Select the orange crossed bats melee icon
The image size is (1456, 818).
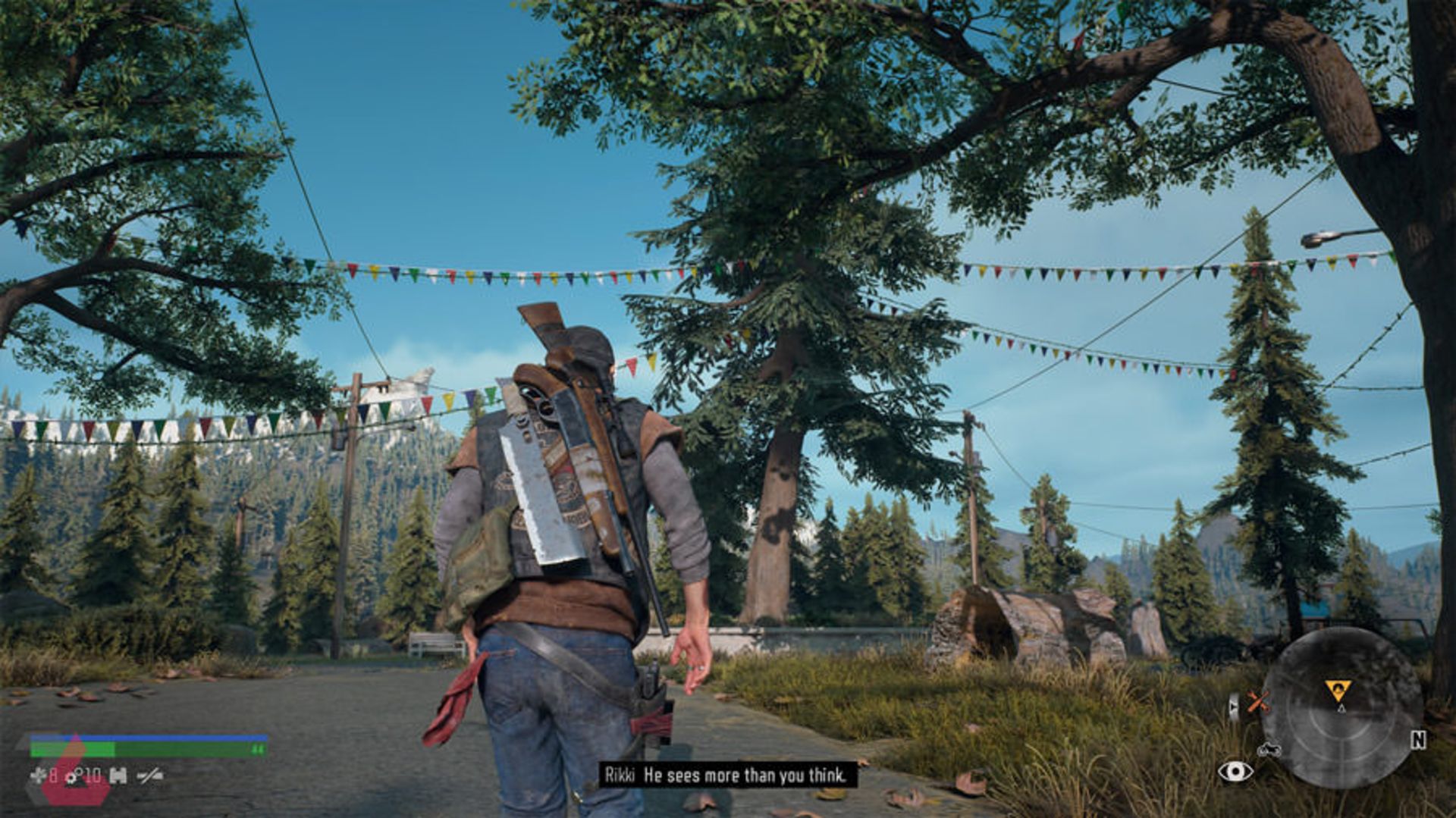coord(1259,703)
